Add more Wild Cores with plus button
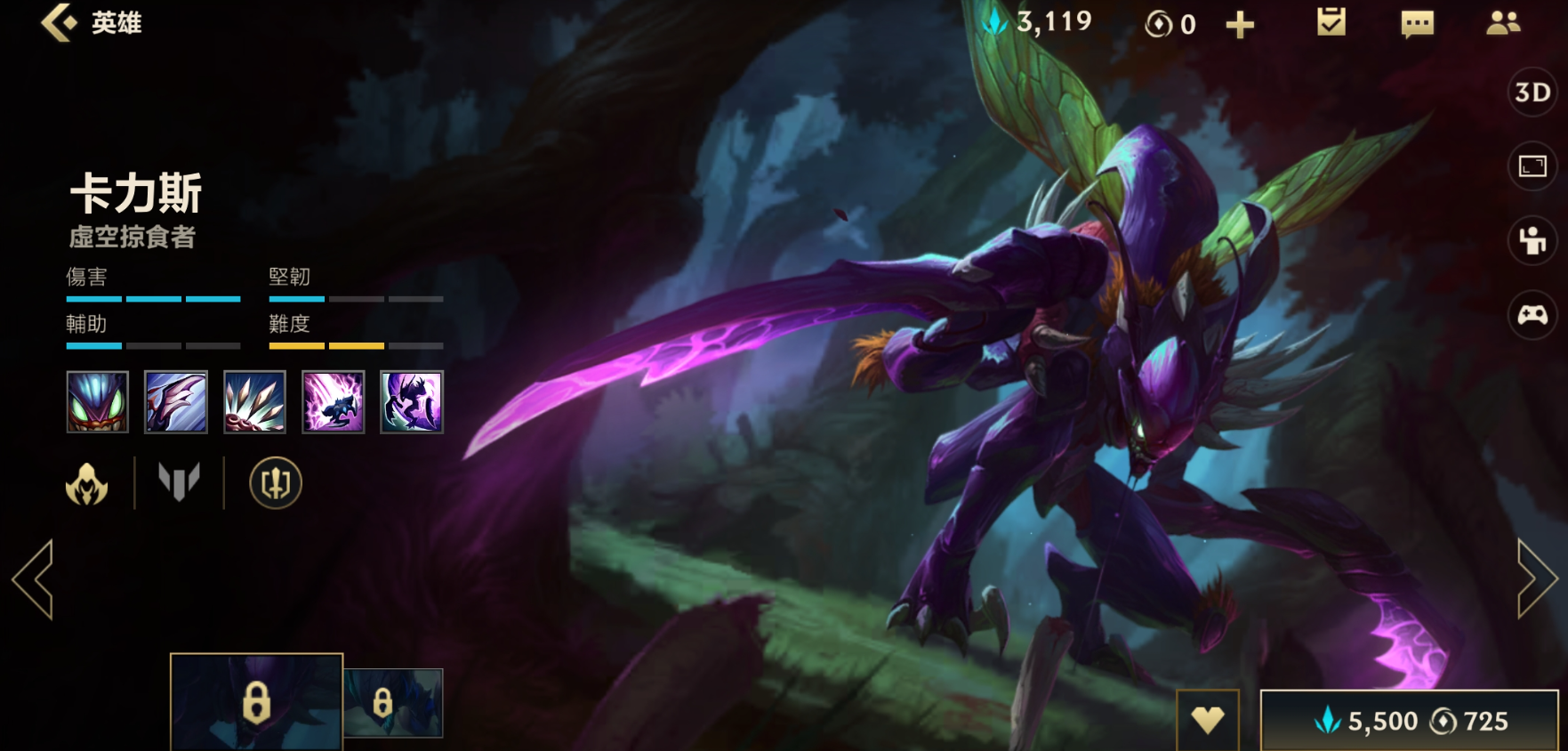1568x751 pixels. 1240,25
